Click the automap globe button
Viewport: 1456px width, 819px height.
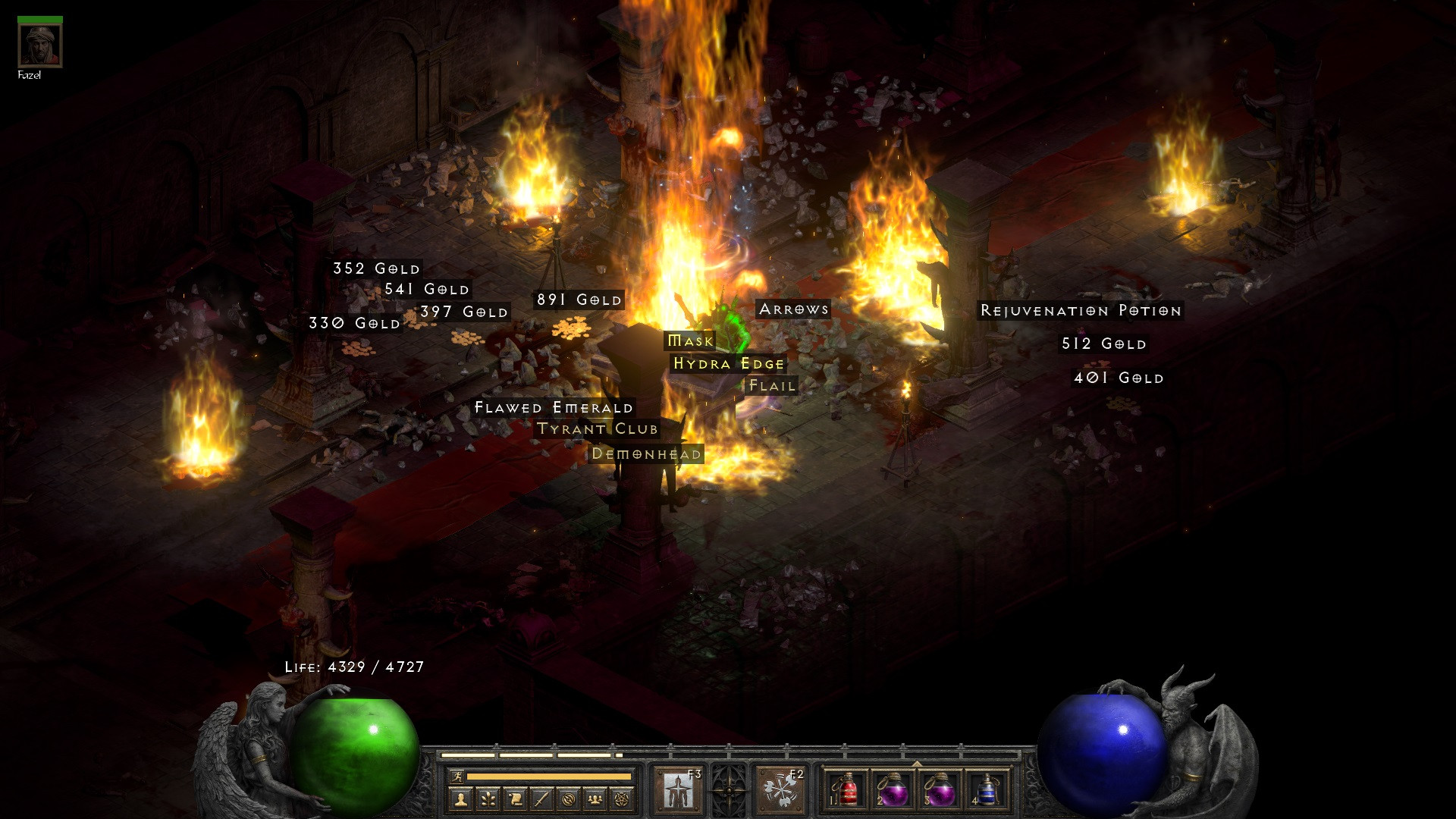click(x=569, y=799)
